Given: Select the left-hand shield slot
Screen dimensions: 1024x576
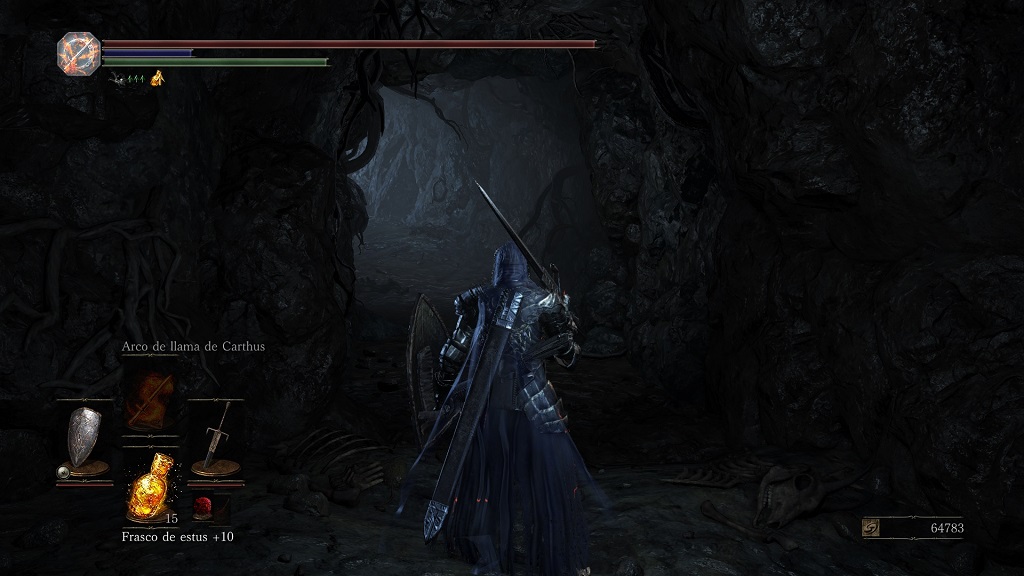Looking at the screenshot, I should 83,437.
